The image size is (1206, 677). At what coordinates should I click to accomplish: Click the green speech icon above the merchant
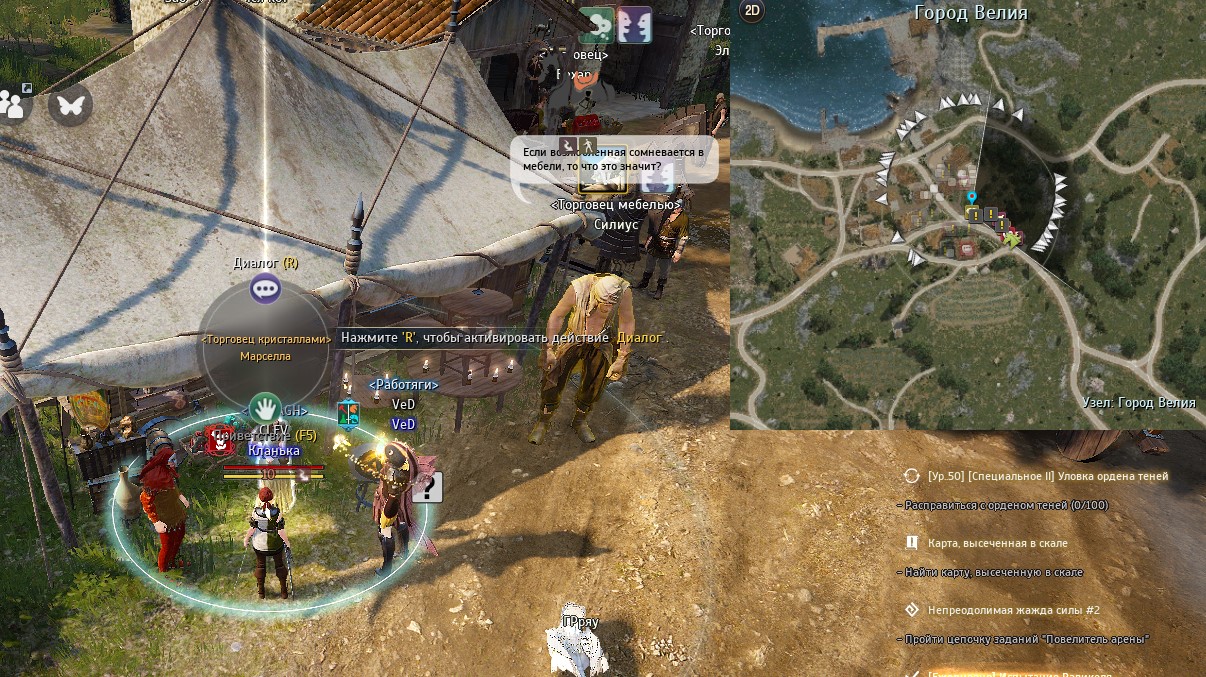click(596, 25)
